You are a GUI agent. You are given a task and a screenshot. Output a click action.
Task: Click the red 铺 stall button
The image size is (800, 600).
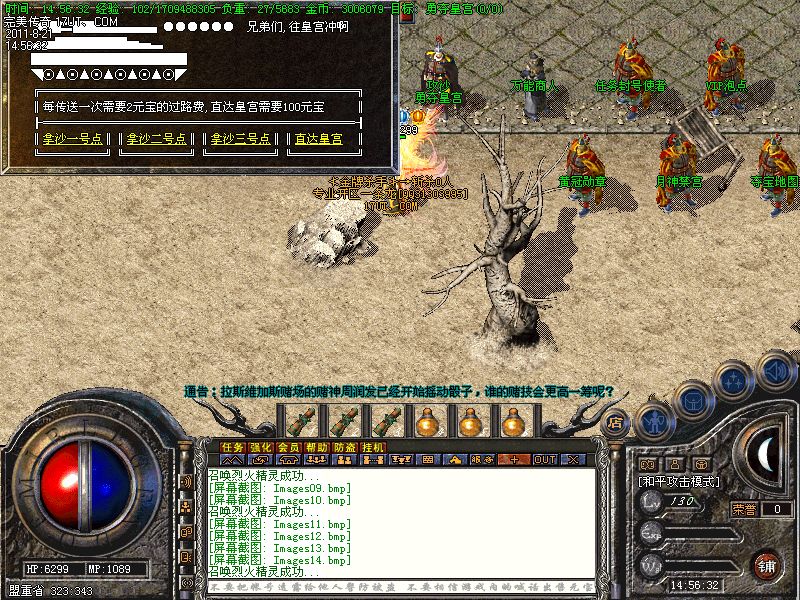point(767,563)
